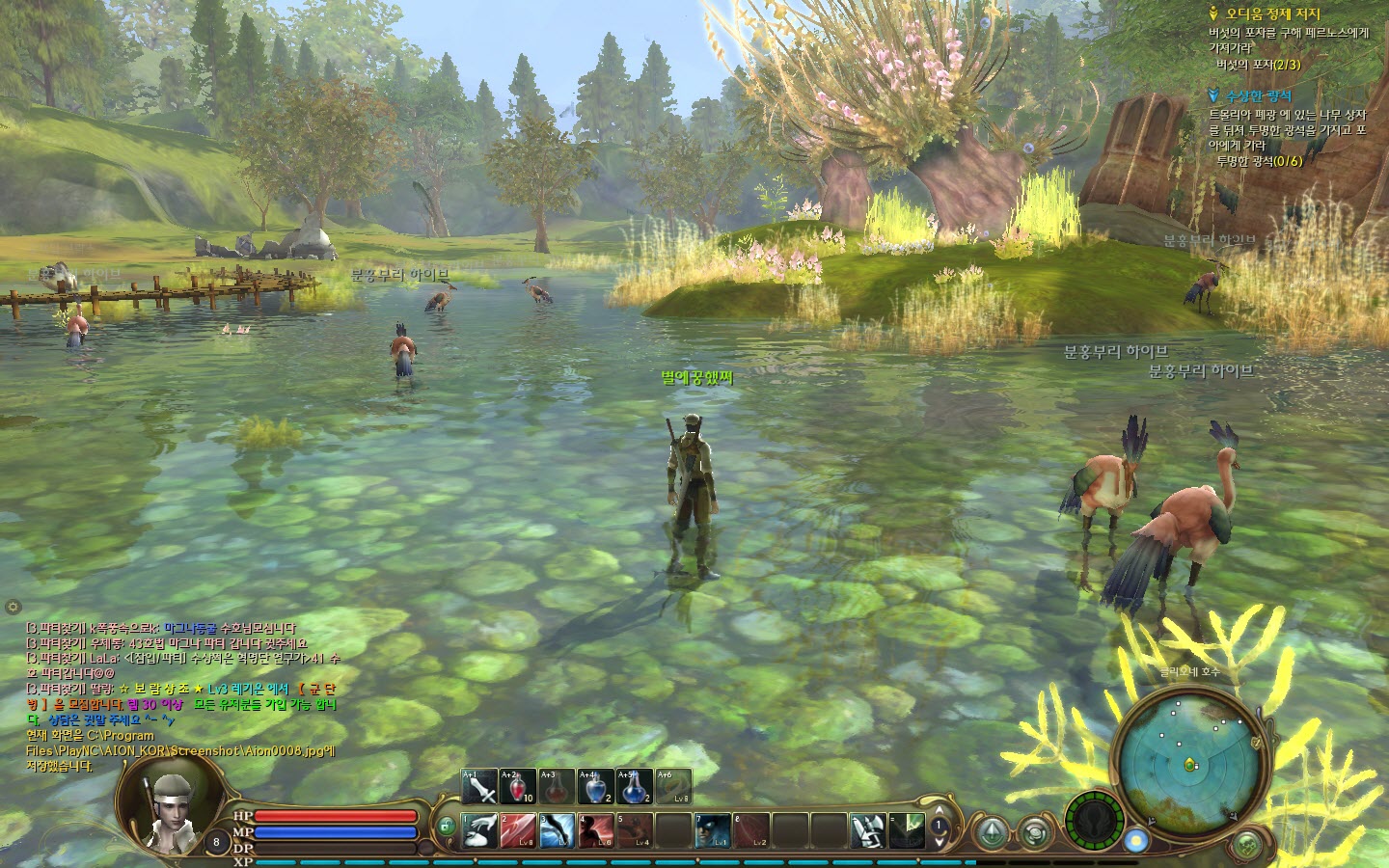The image size is (1389, 868).
Task: Open chat settings via the gear icon
Action: (13, 607)
